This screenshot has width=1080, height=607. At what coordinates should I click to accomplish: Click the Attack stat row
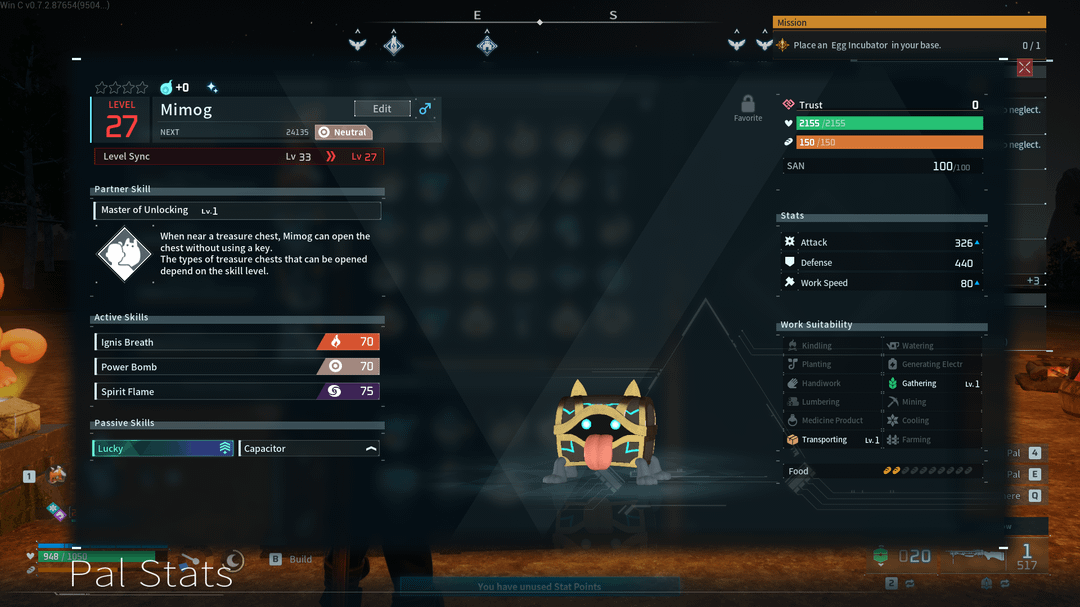pos(881,243)
